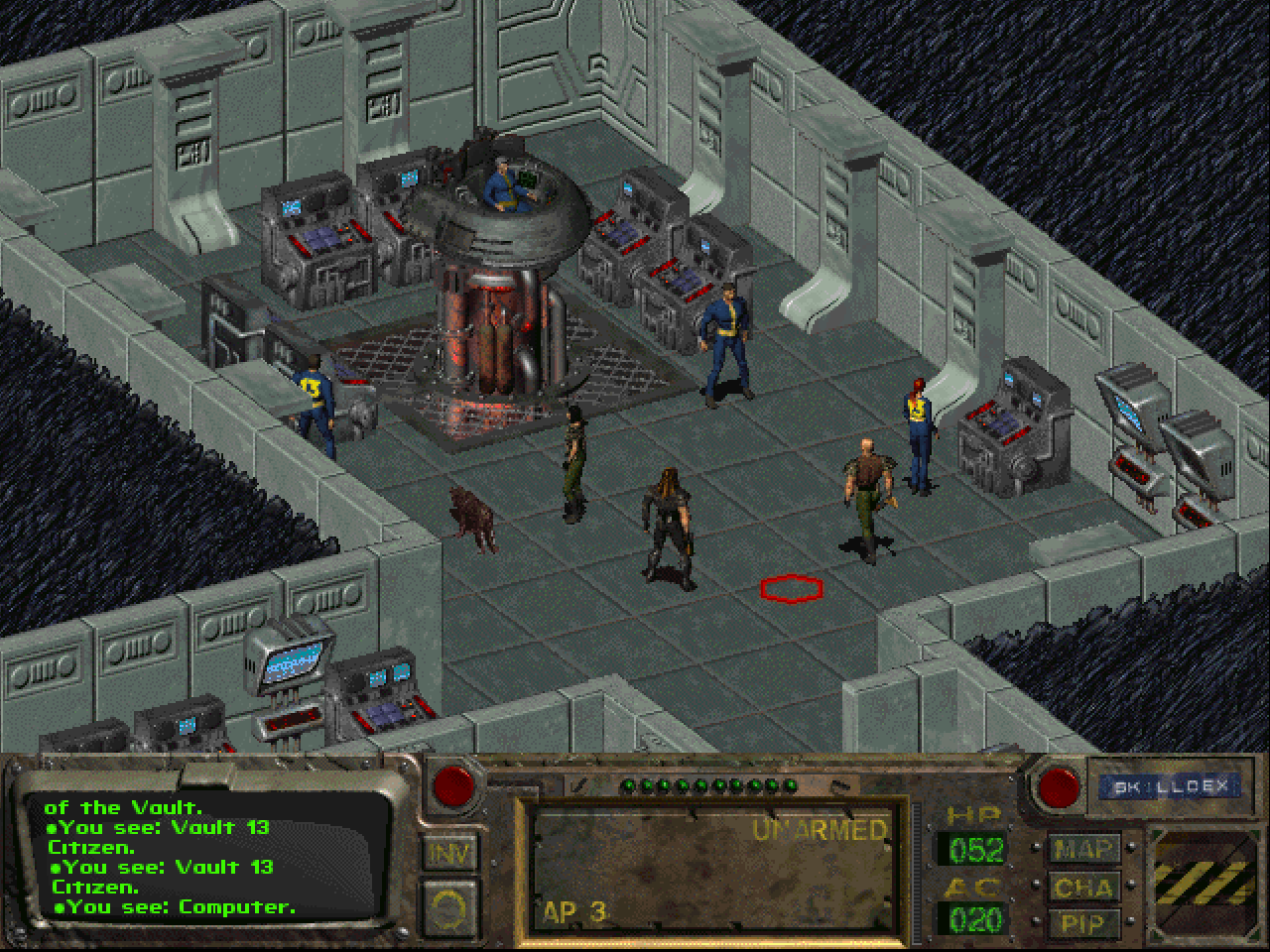Open the options menu round button

[x=451, y=907]
